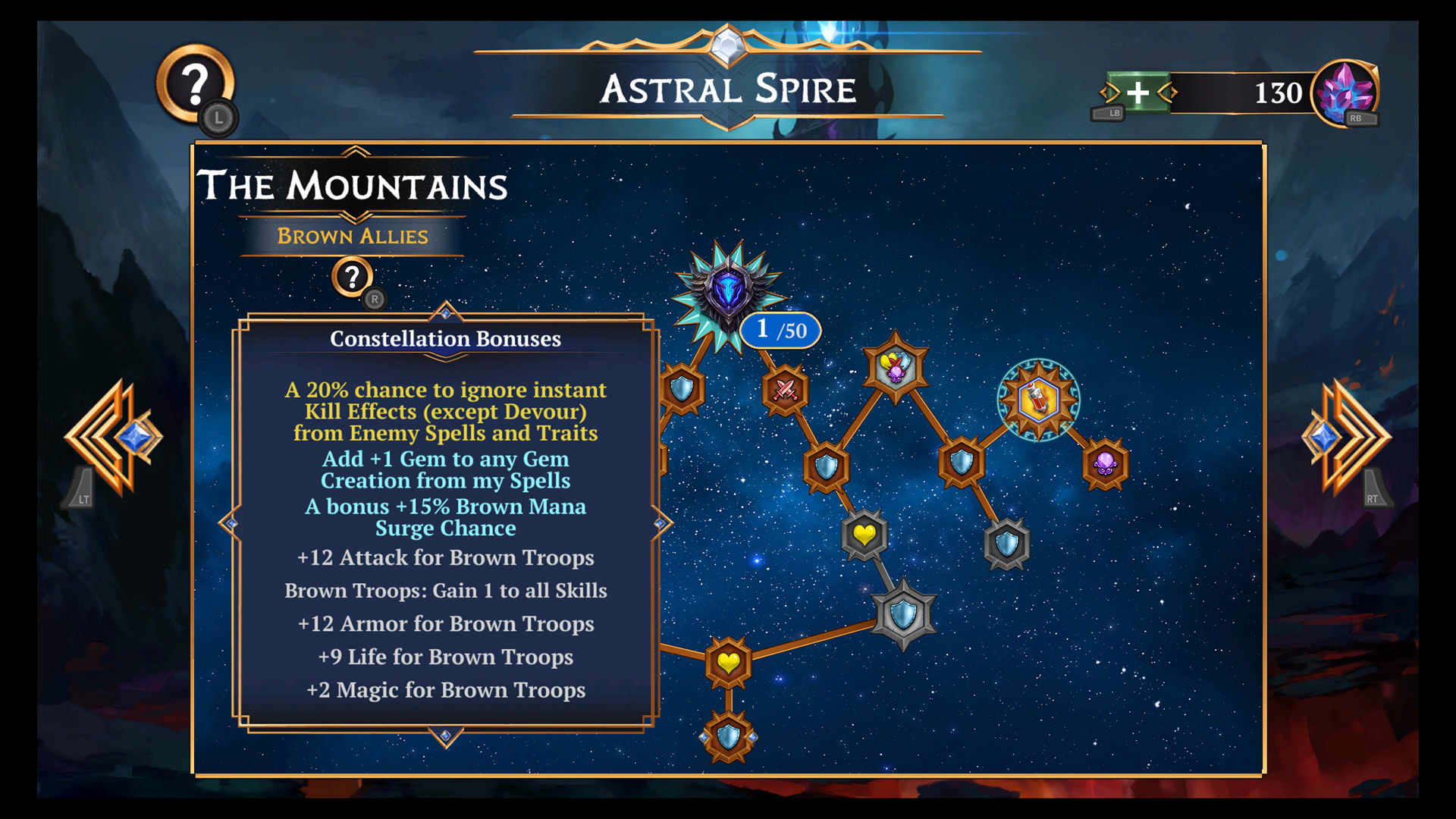Viewport: 1456px width, 819px height.
Task: Choose the large silver shield node
Action: (x=902, y=614)
